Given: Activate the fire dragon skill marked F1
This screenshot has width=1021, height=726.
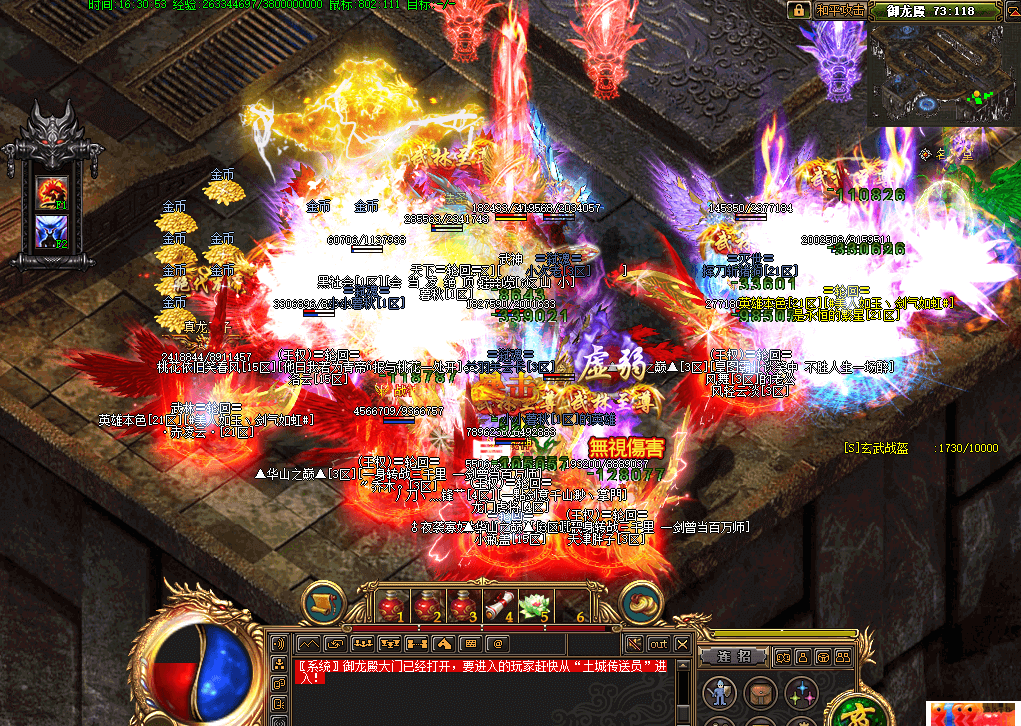Looking at the screenshot, I should tap(51, 192).
